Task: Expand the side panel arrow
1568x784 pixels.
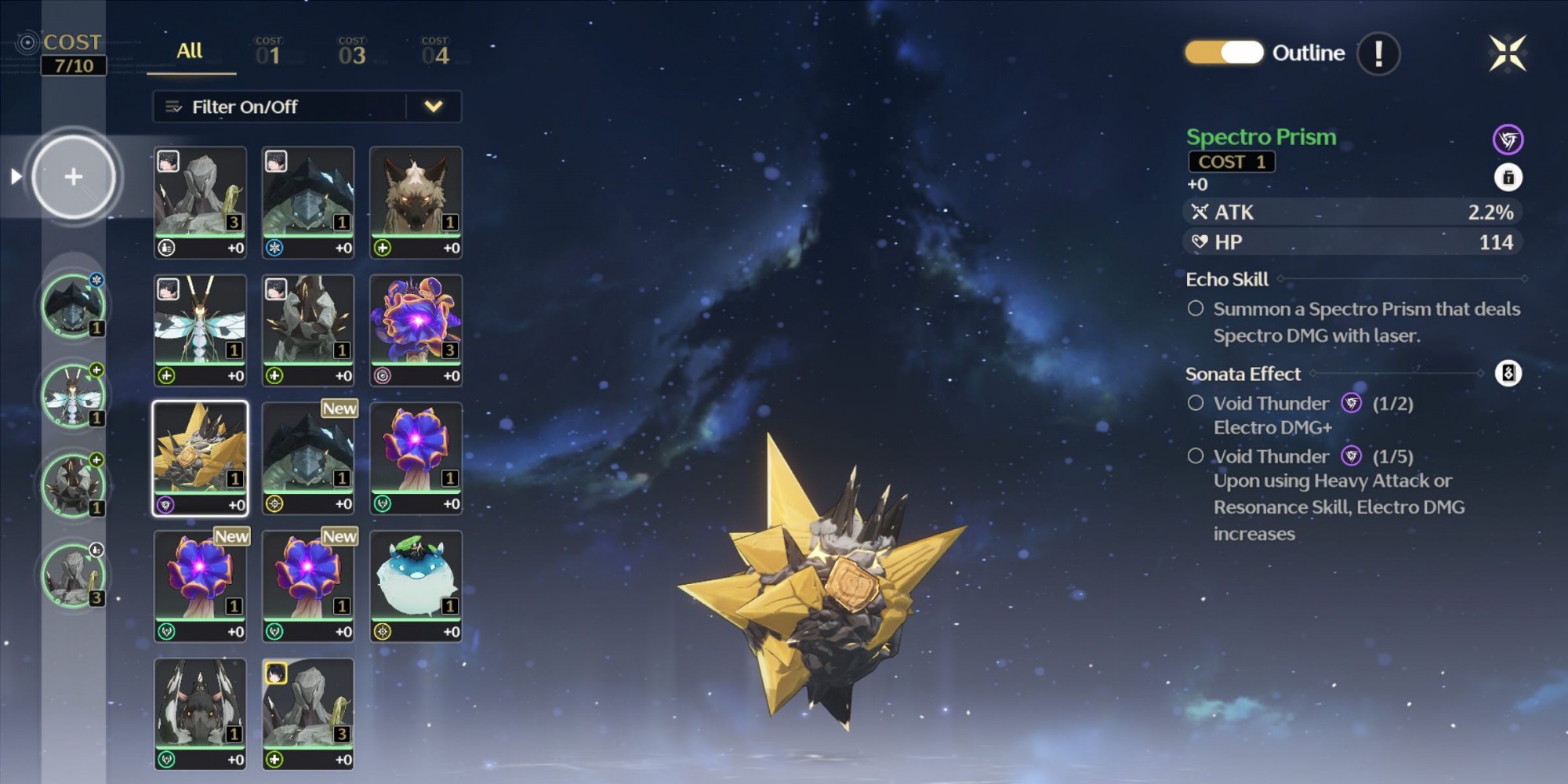Action: click(16, 176)
